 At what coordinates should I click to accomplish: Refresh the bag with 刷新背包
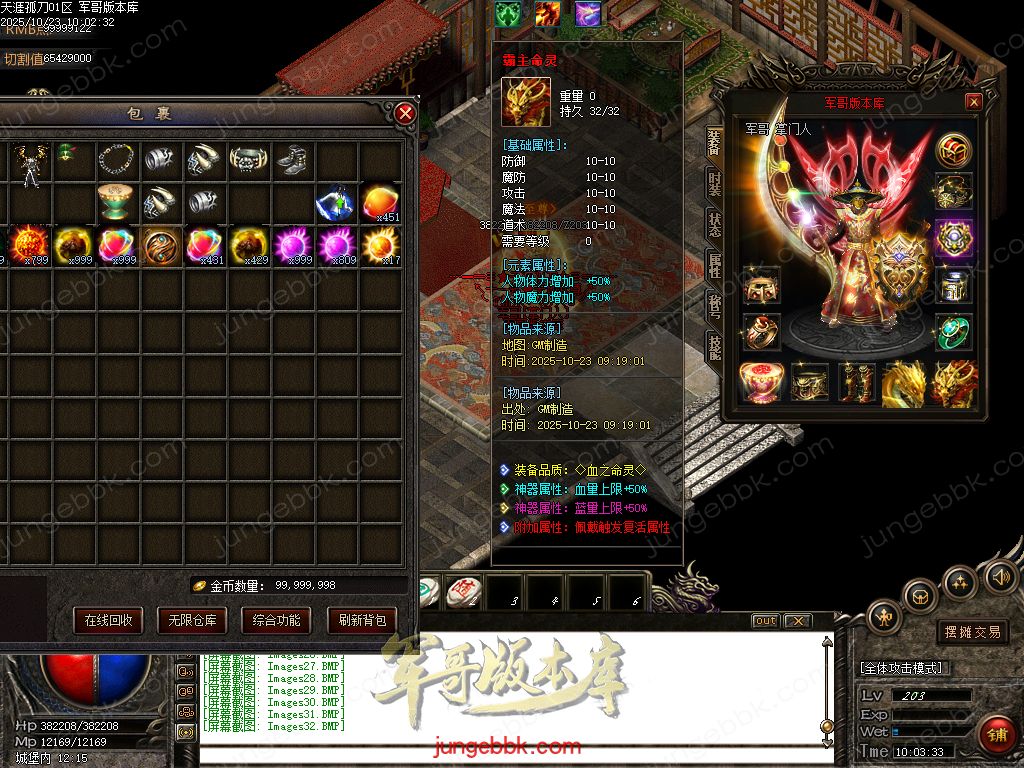tap(362, 620)
